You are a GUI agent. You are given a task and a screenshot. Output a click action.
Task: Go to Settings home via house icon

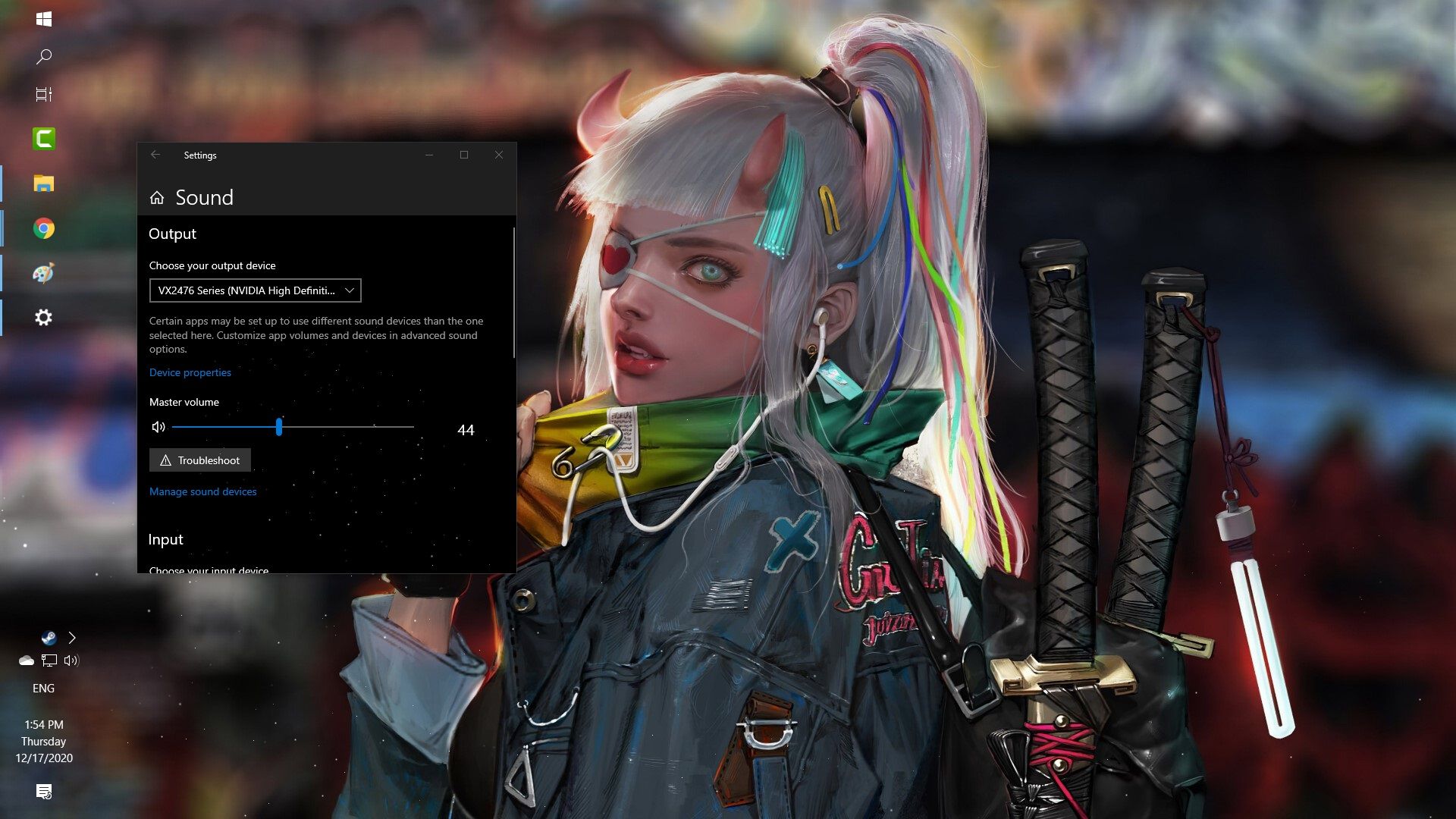coord(157,198)
